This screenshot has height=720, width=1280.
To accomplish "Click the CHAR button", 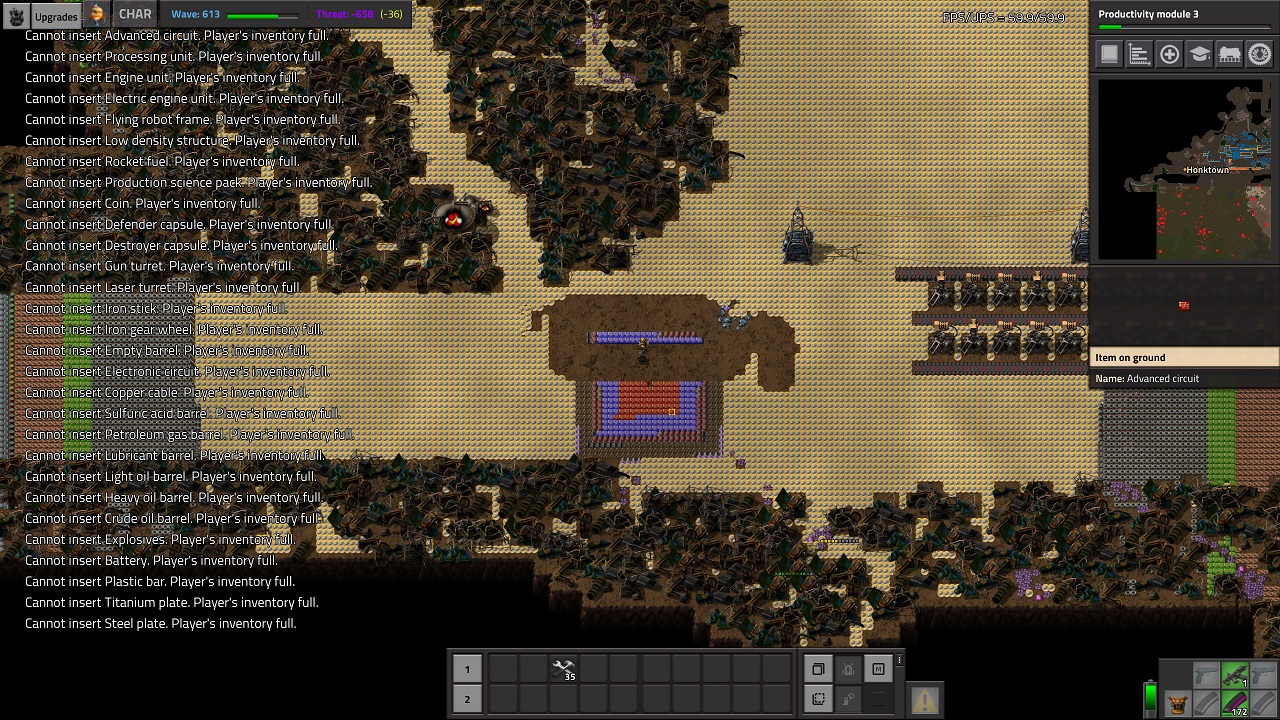I will click(135, 15).
